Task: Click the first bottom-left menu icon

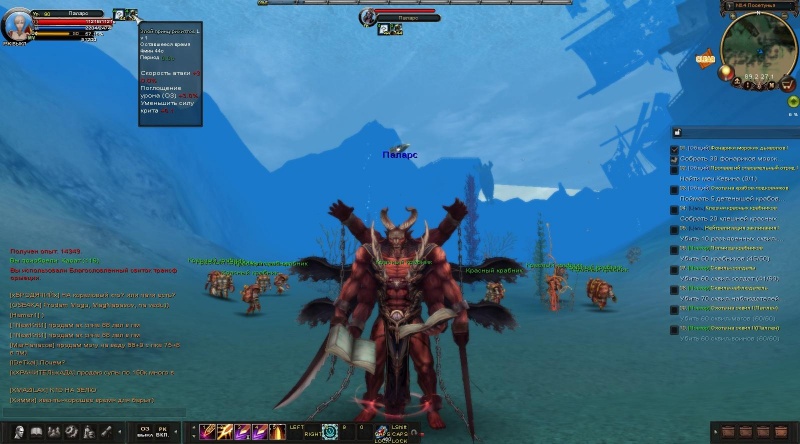Action: [x=17, y=431]
